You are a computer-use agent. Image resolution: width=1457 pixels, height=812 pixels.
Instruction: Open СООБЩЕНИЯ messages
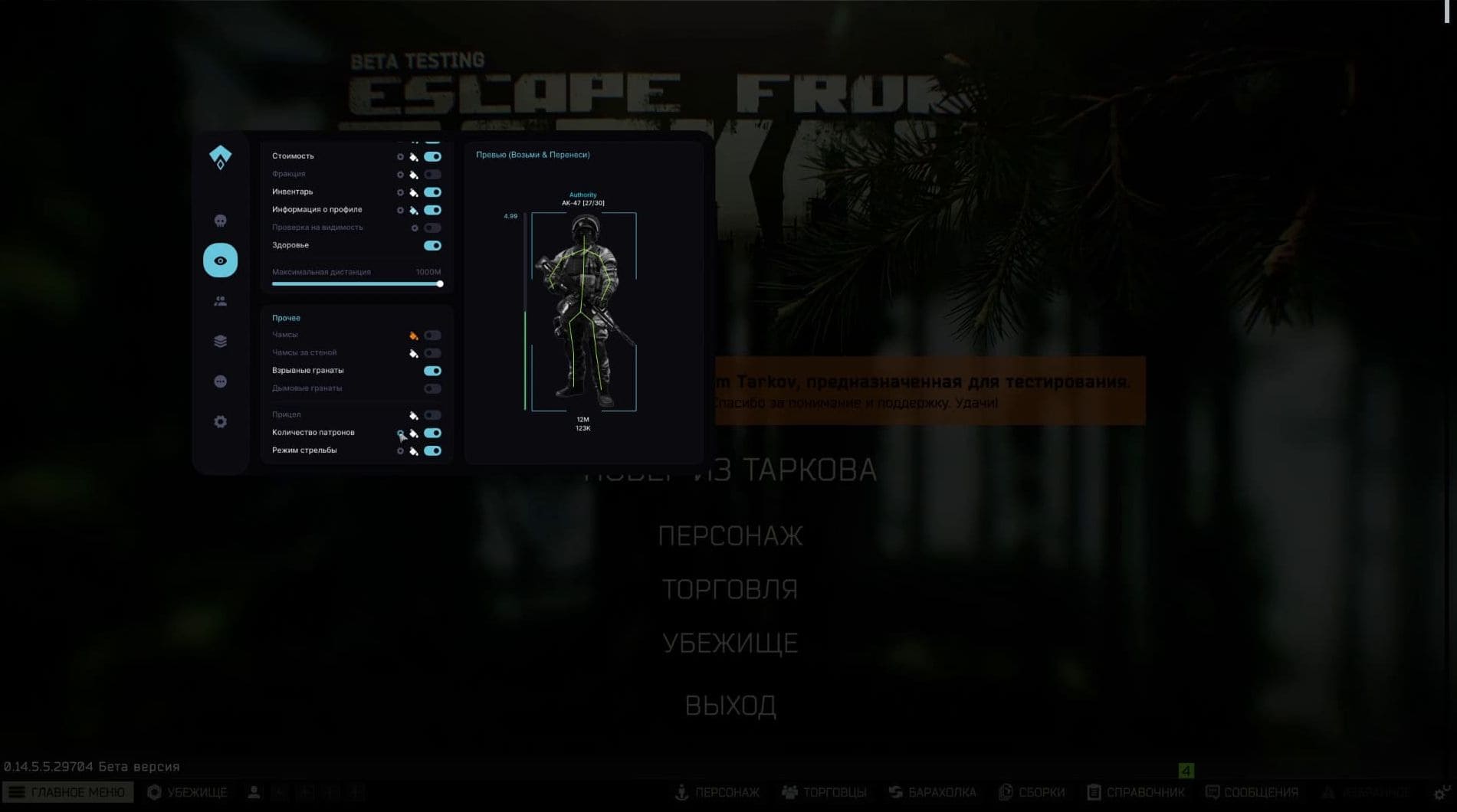(x=1252, y=792)
